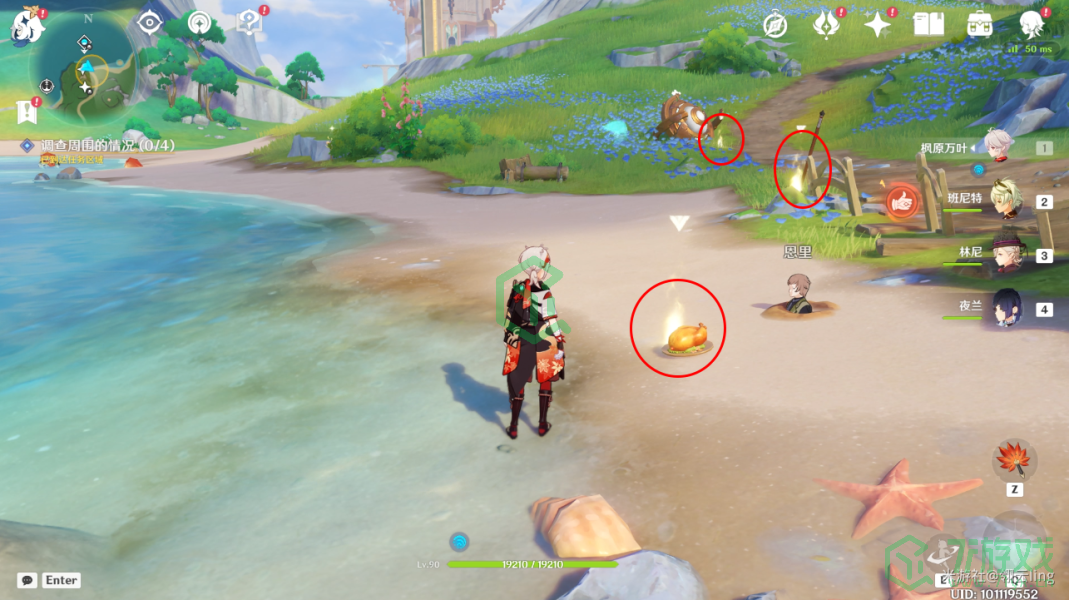Open the four-pointed star Wish icon
The height and width of the screenshot is (600, 1069).
[x=877, y=24]
